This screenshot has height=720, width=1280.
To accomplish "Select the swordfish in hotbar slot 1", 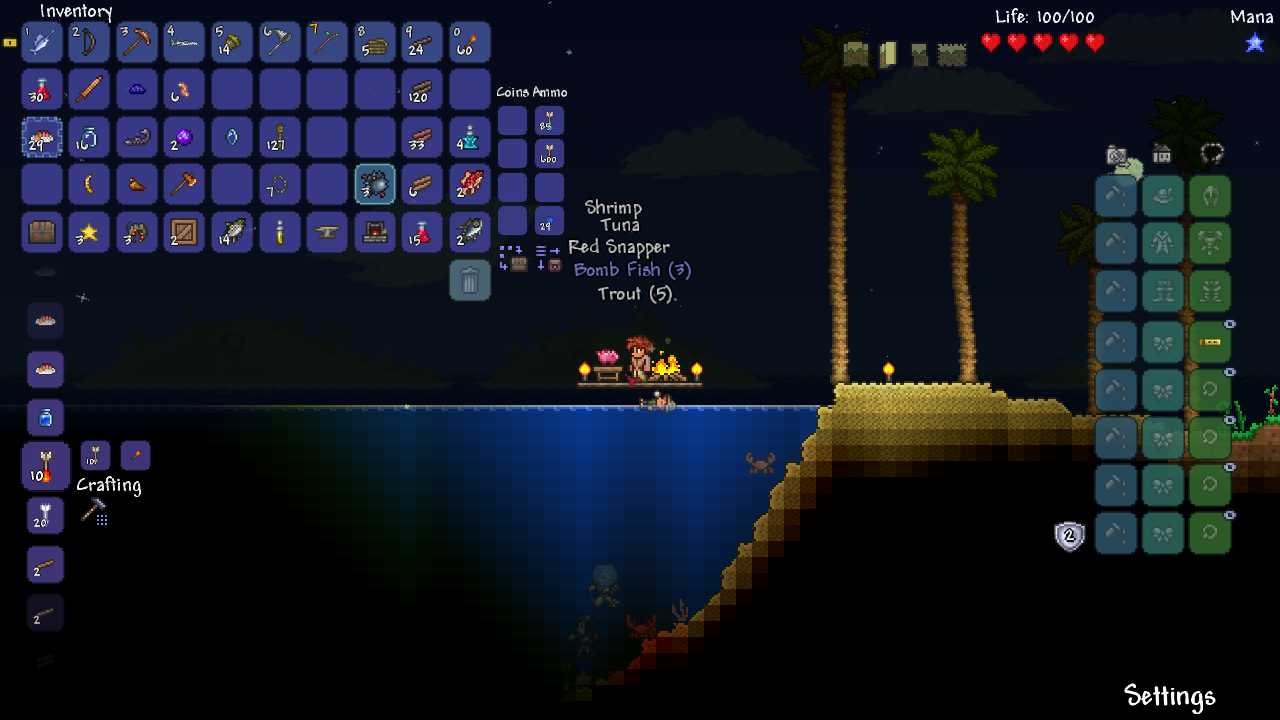I will [x=42, y=43].
